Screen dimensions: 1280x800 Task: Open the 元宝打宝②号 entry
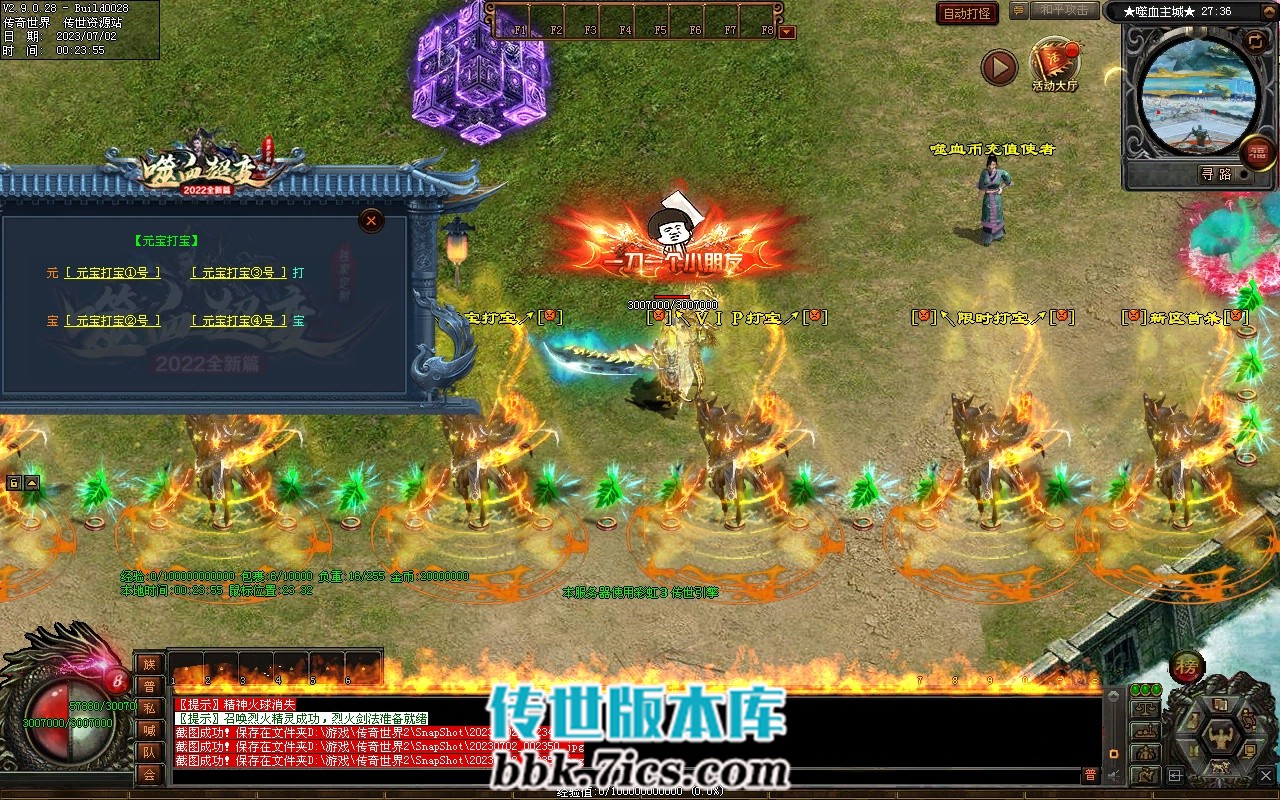coord(112,321)
